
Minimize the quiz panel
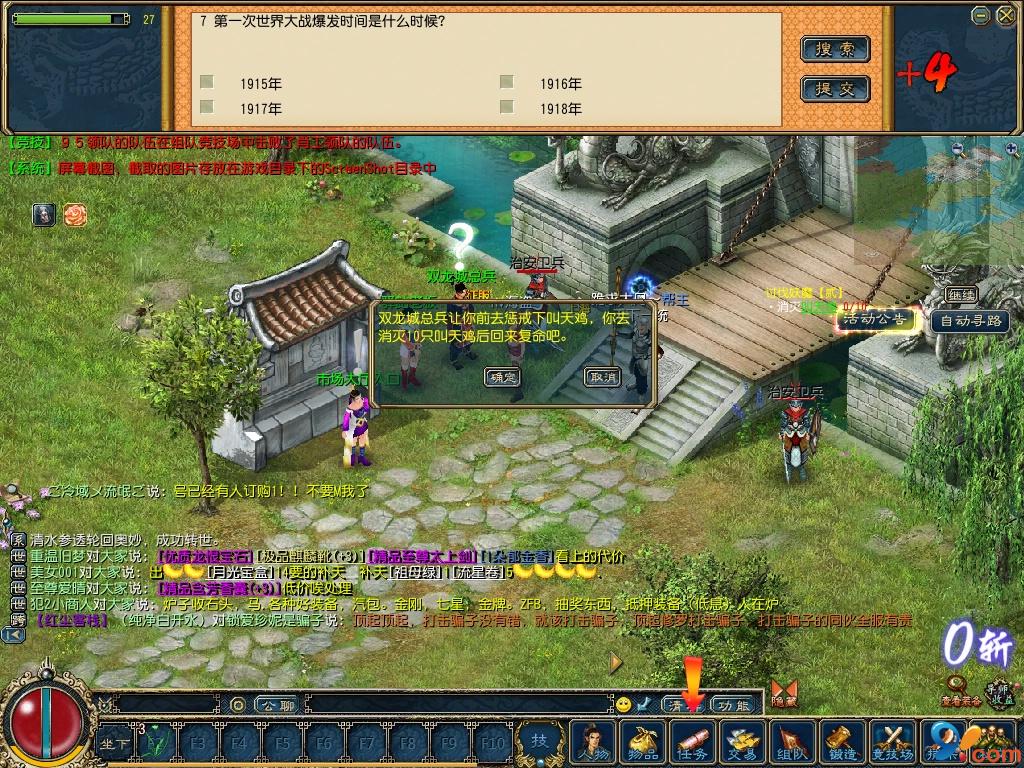[x=981, y=15]
